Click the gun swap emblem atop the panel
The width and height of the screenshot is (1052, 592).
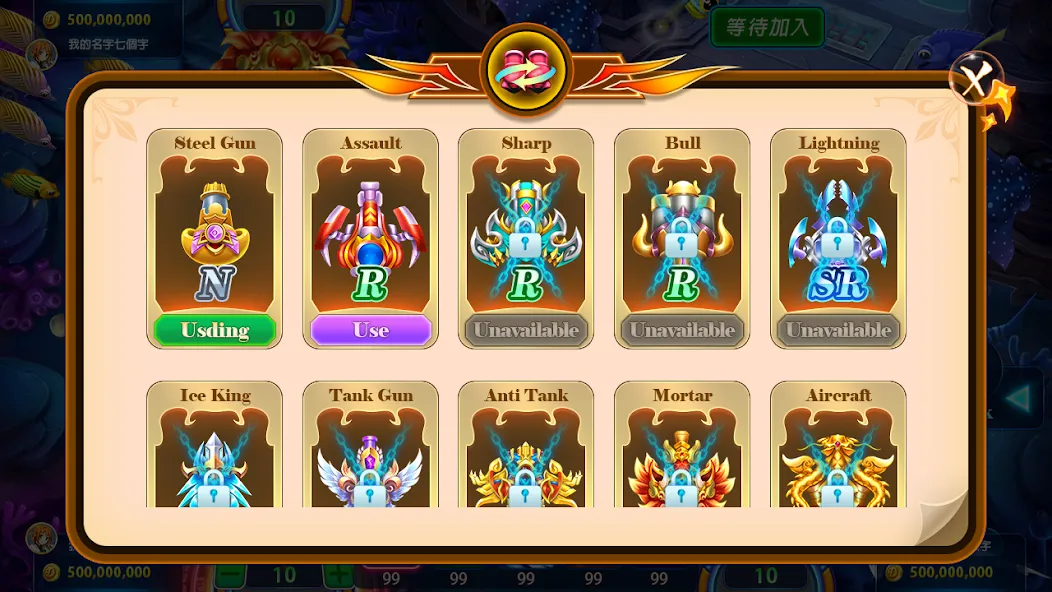526,72
